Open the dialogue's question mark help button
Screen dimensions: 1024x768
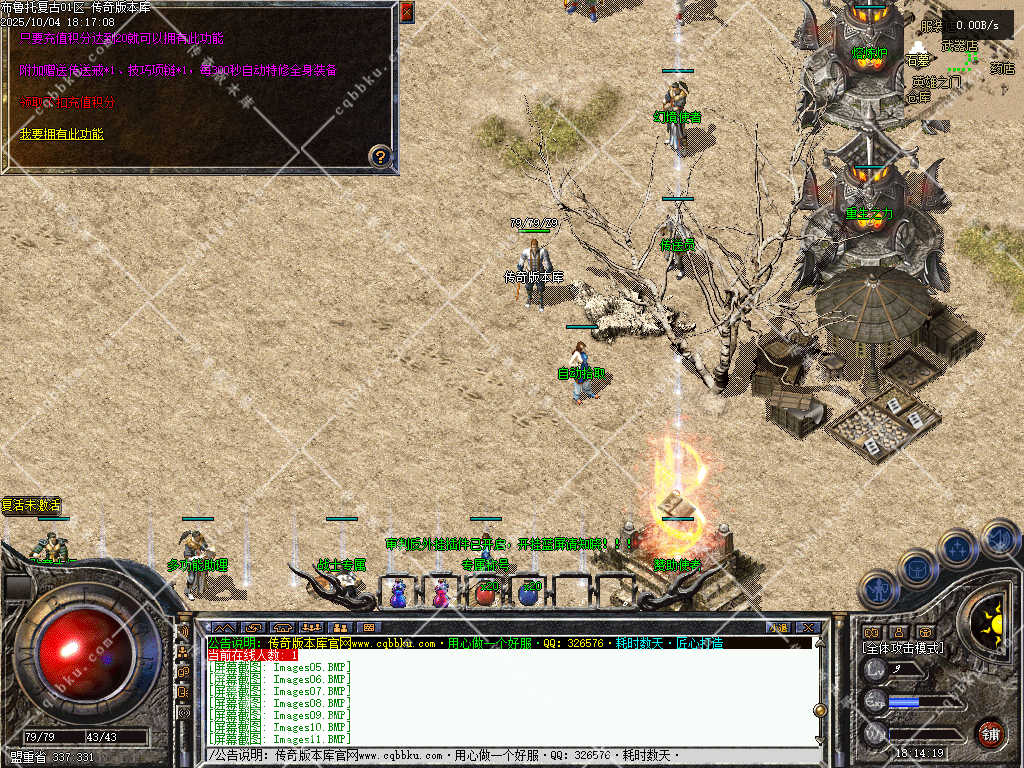(380, 155)
